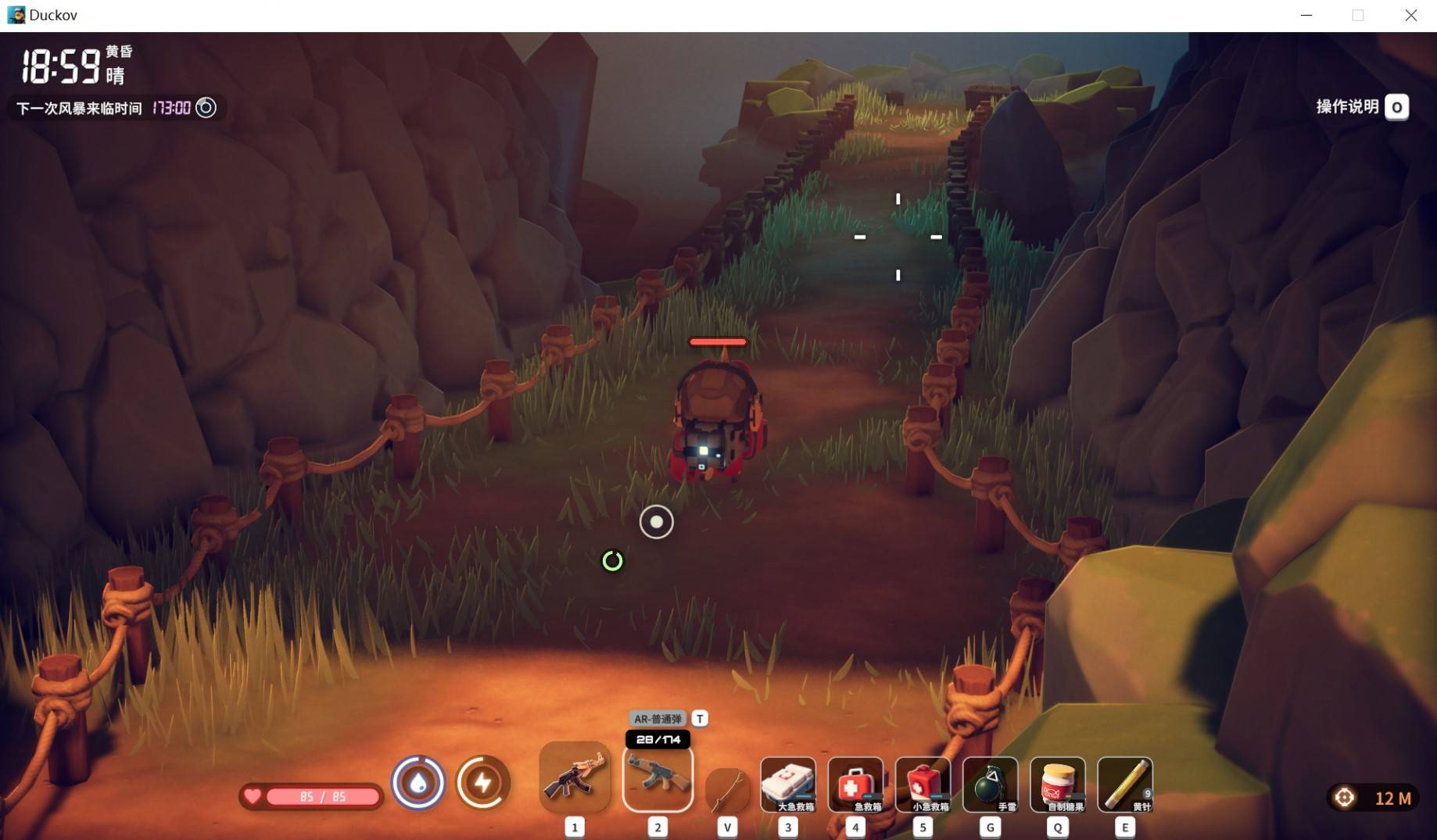Equip the melee stick weapon slot
1437x840 pixels.
727,789
